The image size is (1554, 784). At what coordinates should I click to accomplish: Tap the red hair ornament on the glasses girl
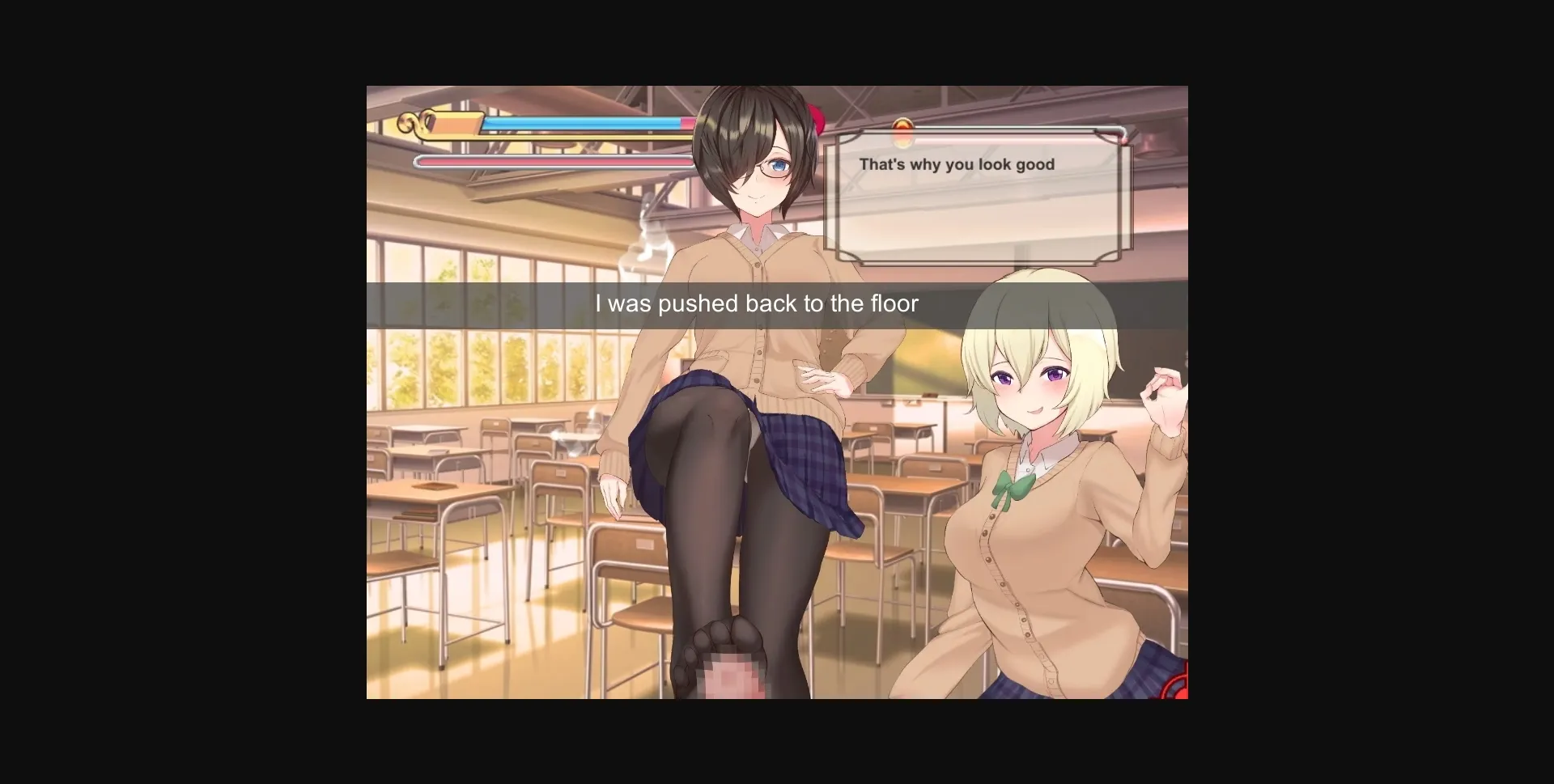pyautogui.click(x=816, y=118)
